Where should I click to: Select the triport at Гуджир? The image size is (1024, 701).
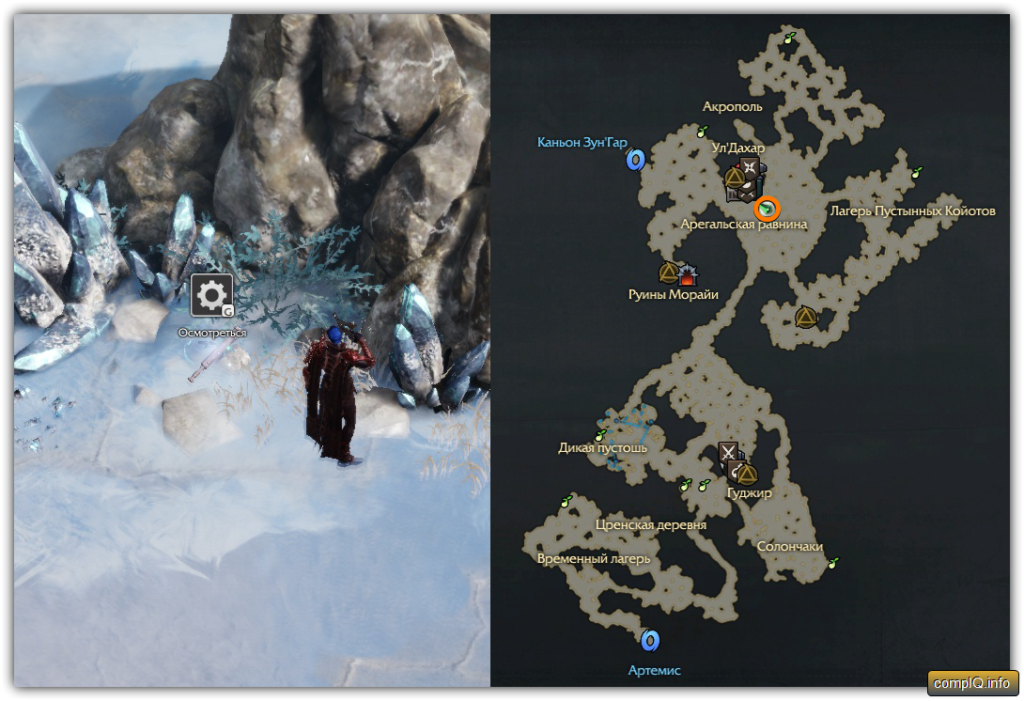pyautogui.click(x=747, y=473)
